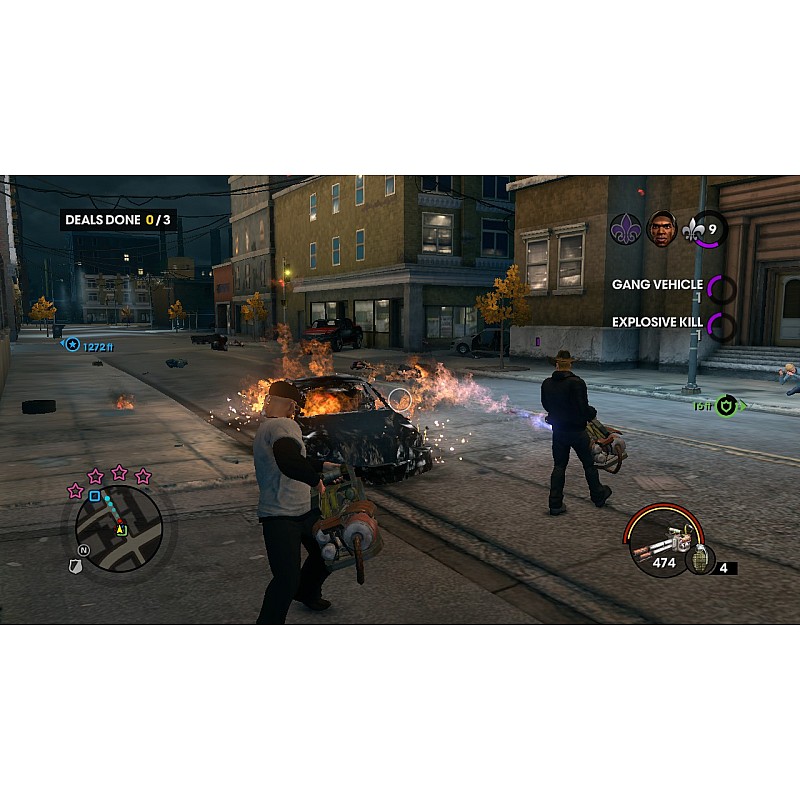Click the police shield notoriety icon

(75, 566)
